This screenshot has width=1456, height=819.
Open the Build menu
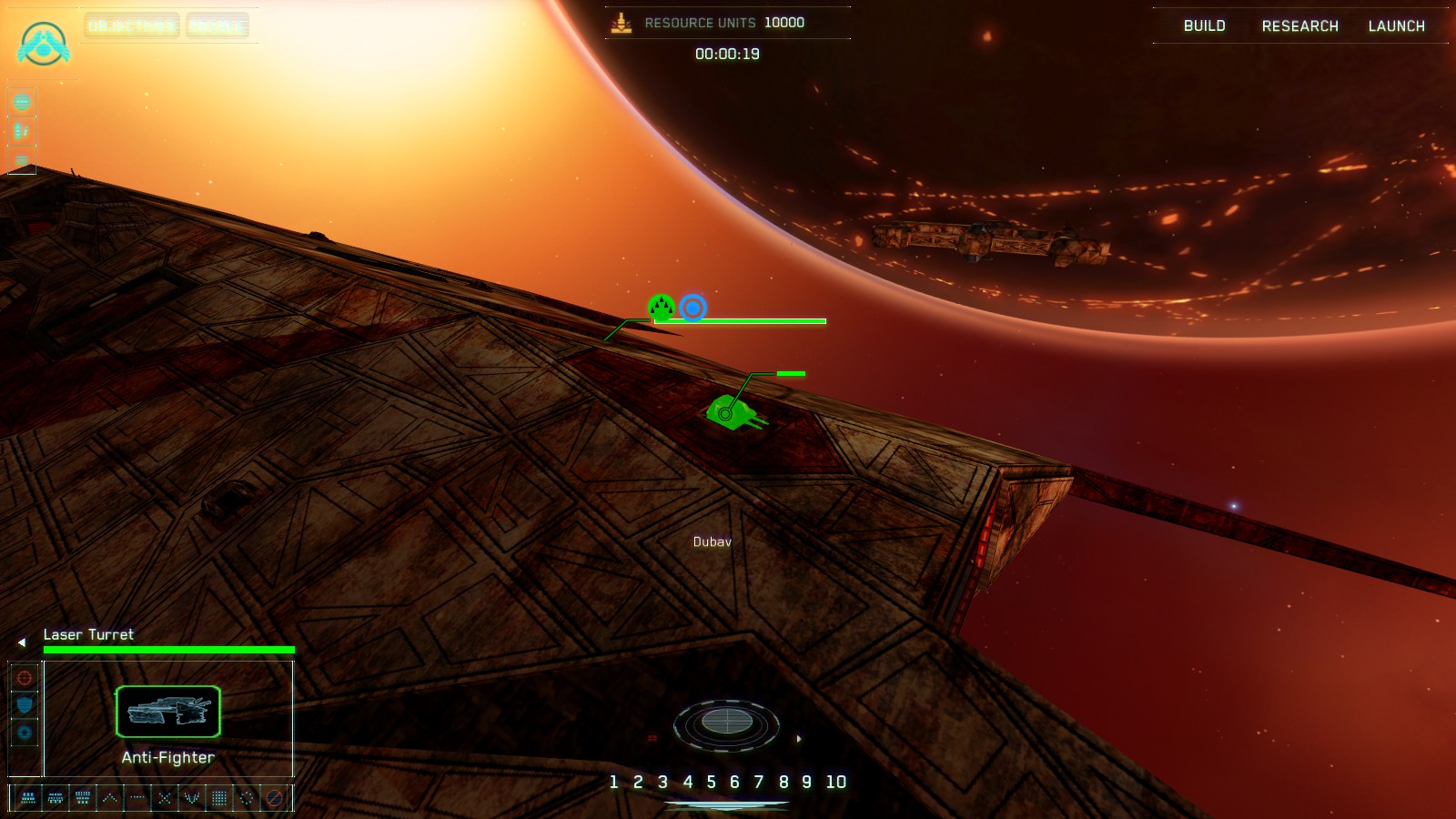(x=1204, y=25)
